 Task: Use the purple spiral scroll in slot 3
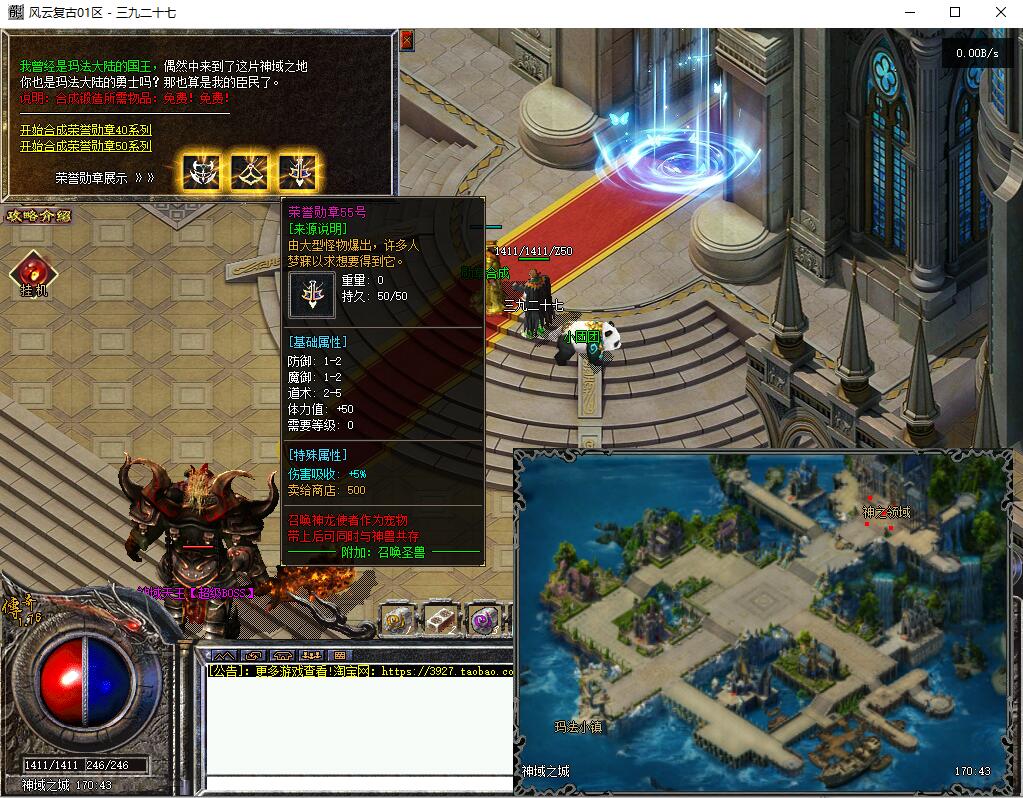tap(484, 620)
